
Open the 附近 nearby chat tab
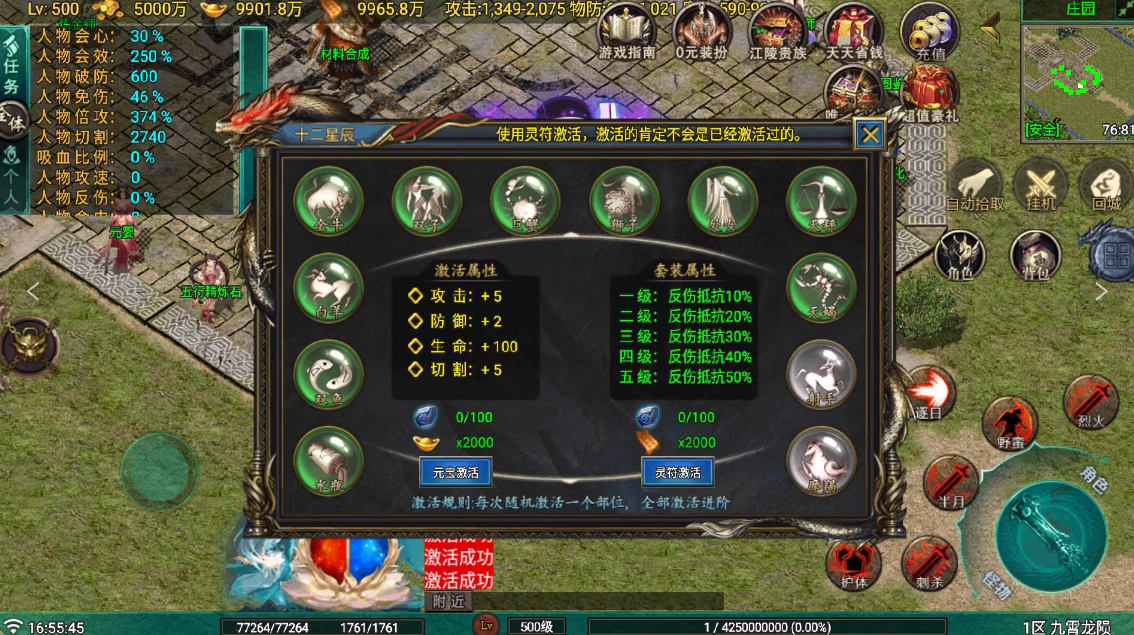point(449,601)
